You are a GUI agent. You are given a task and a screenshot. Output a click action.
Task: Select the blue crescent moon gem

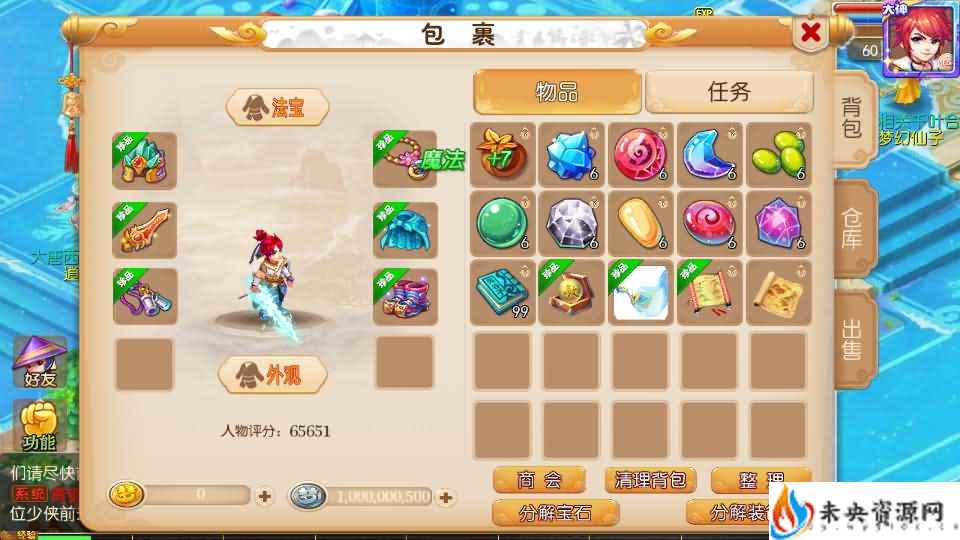point(708,154)
